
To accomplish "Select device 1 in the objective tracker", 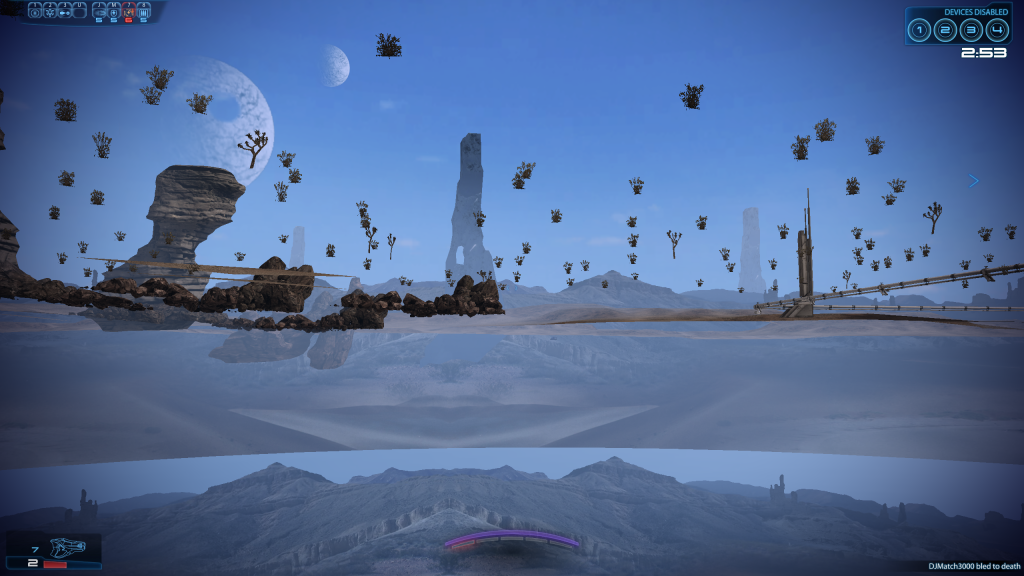I will (x=919, y=30).
